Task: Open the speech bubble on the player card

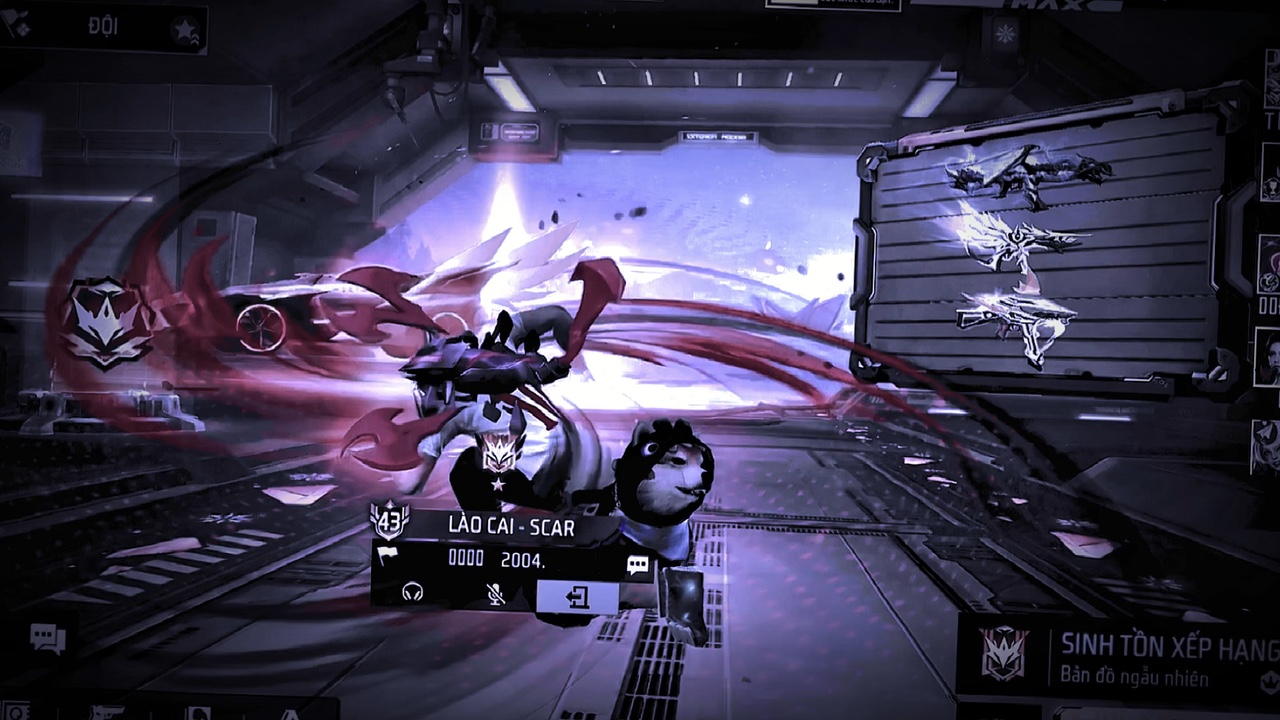Action: click(637, 566)
